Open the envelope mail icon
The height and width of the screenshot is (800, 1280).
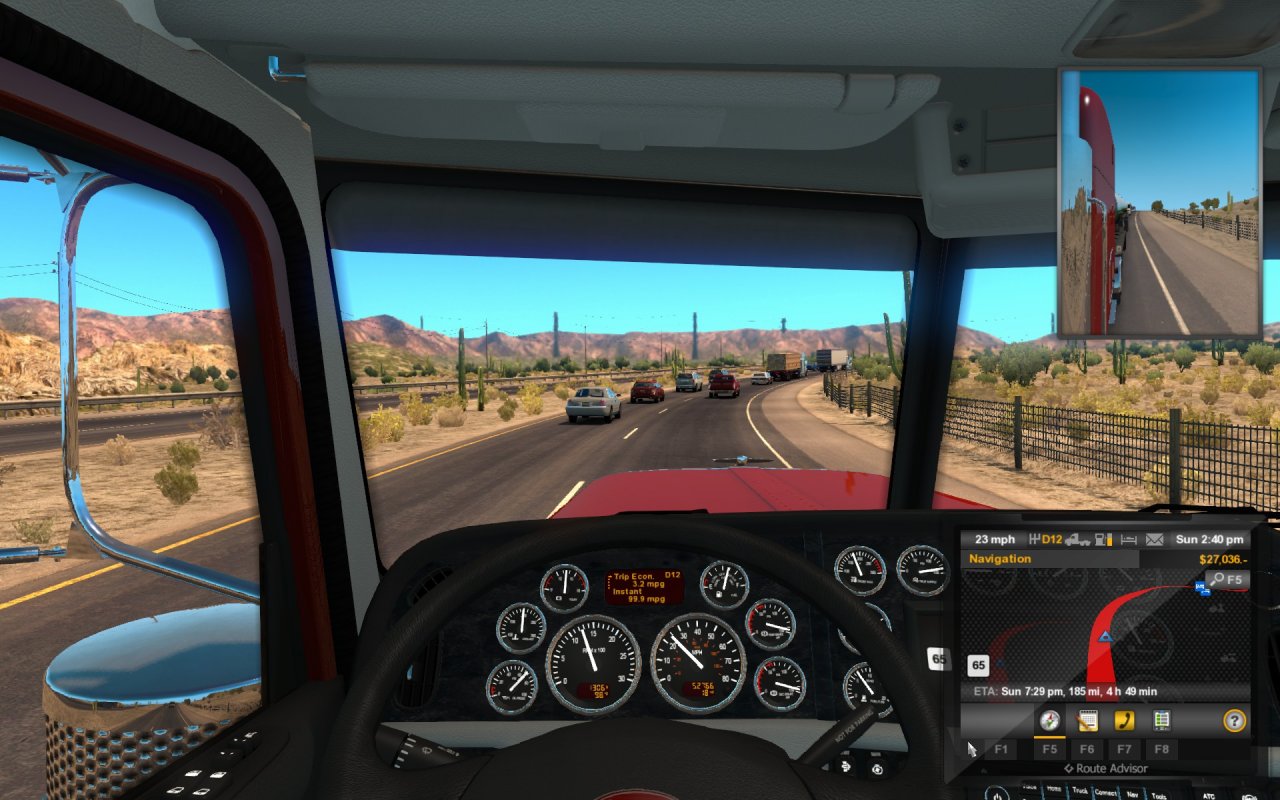pyautogui.click(x=1155, y=540)
